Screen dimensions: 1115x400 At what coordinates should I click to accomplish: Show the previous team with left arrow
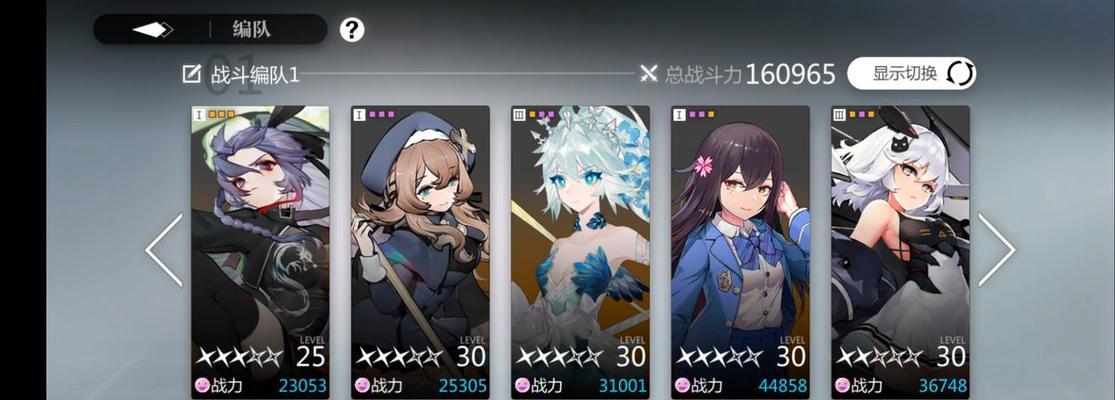164,250
